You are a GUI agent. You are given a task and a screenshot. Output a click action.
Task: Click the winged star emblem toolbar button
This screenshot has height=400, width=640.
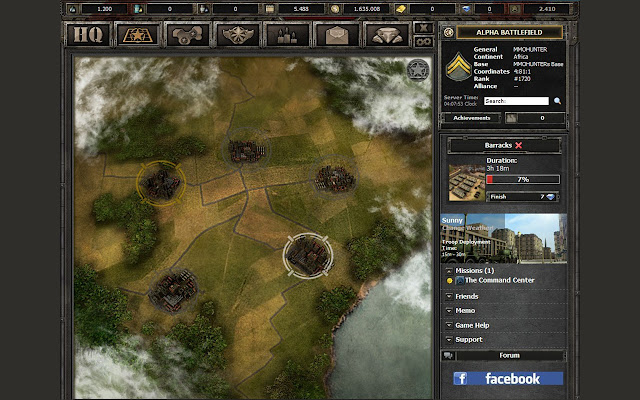237,35
